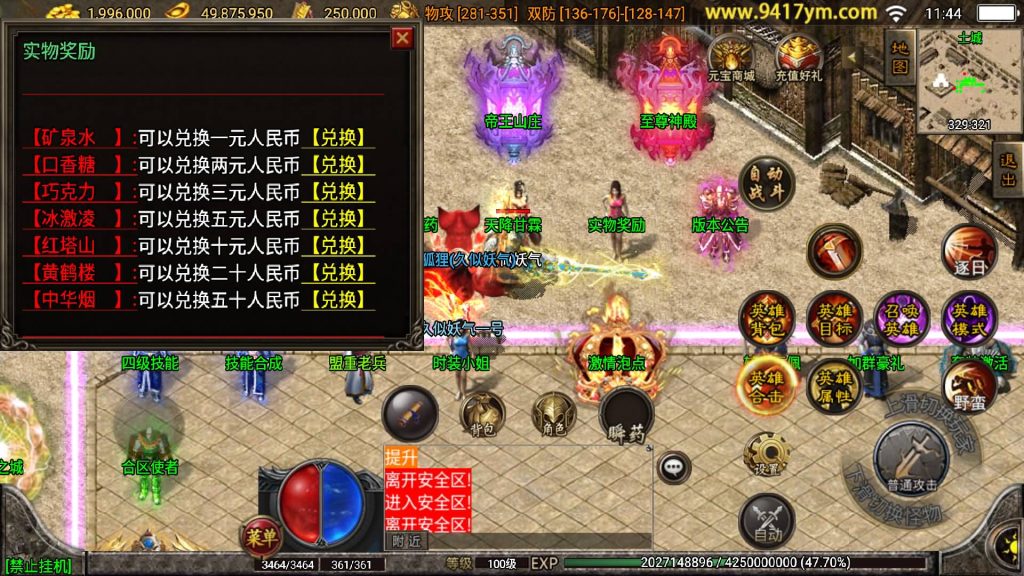Click 兑换 beside the 中华烟 reward

[338, 299]
